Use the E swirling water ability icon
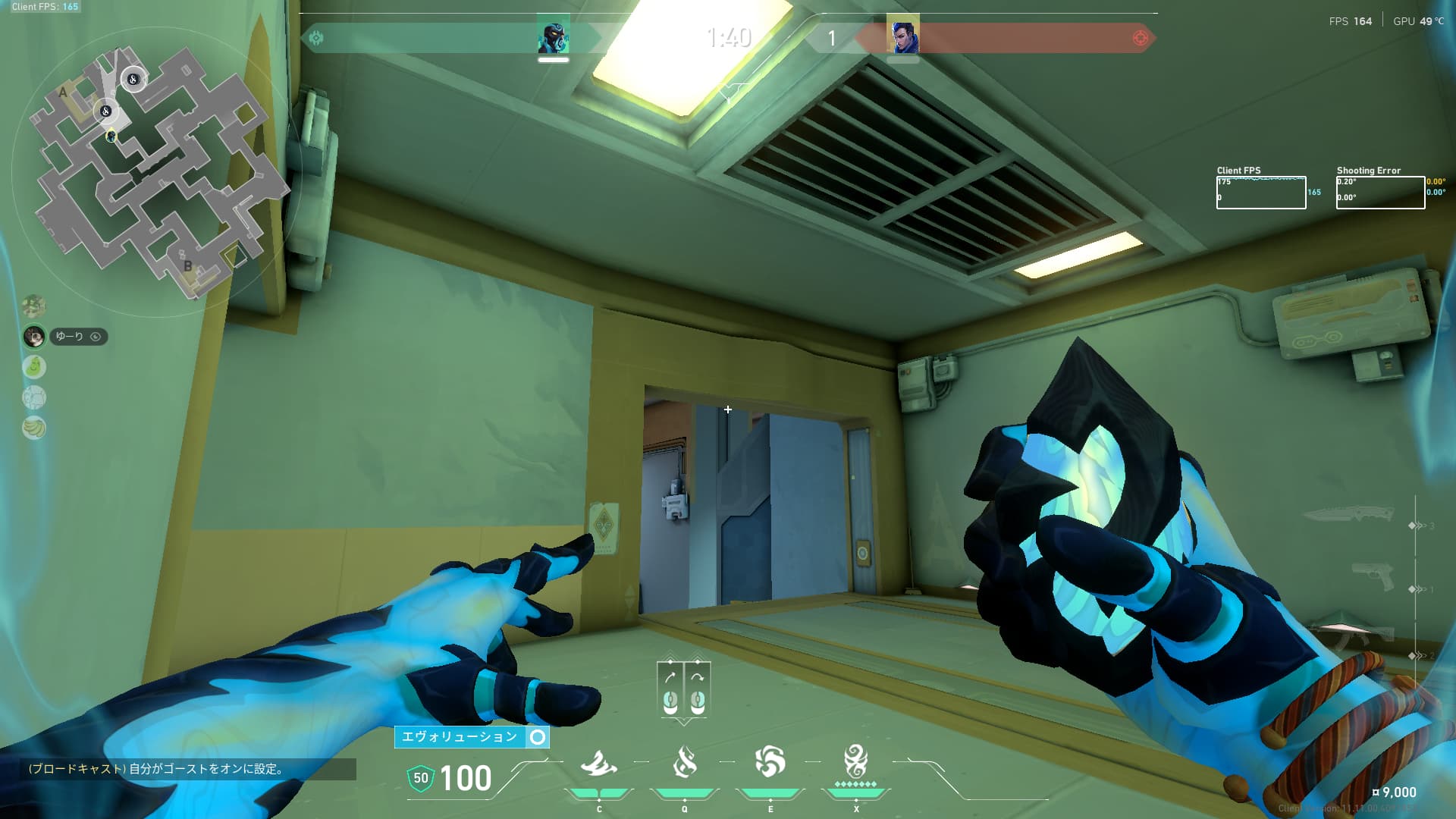The height and width of the screenshot is (819, 1456). (x=770, y=762)
